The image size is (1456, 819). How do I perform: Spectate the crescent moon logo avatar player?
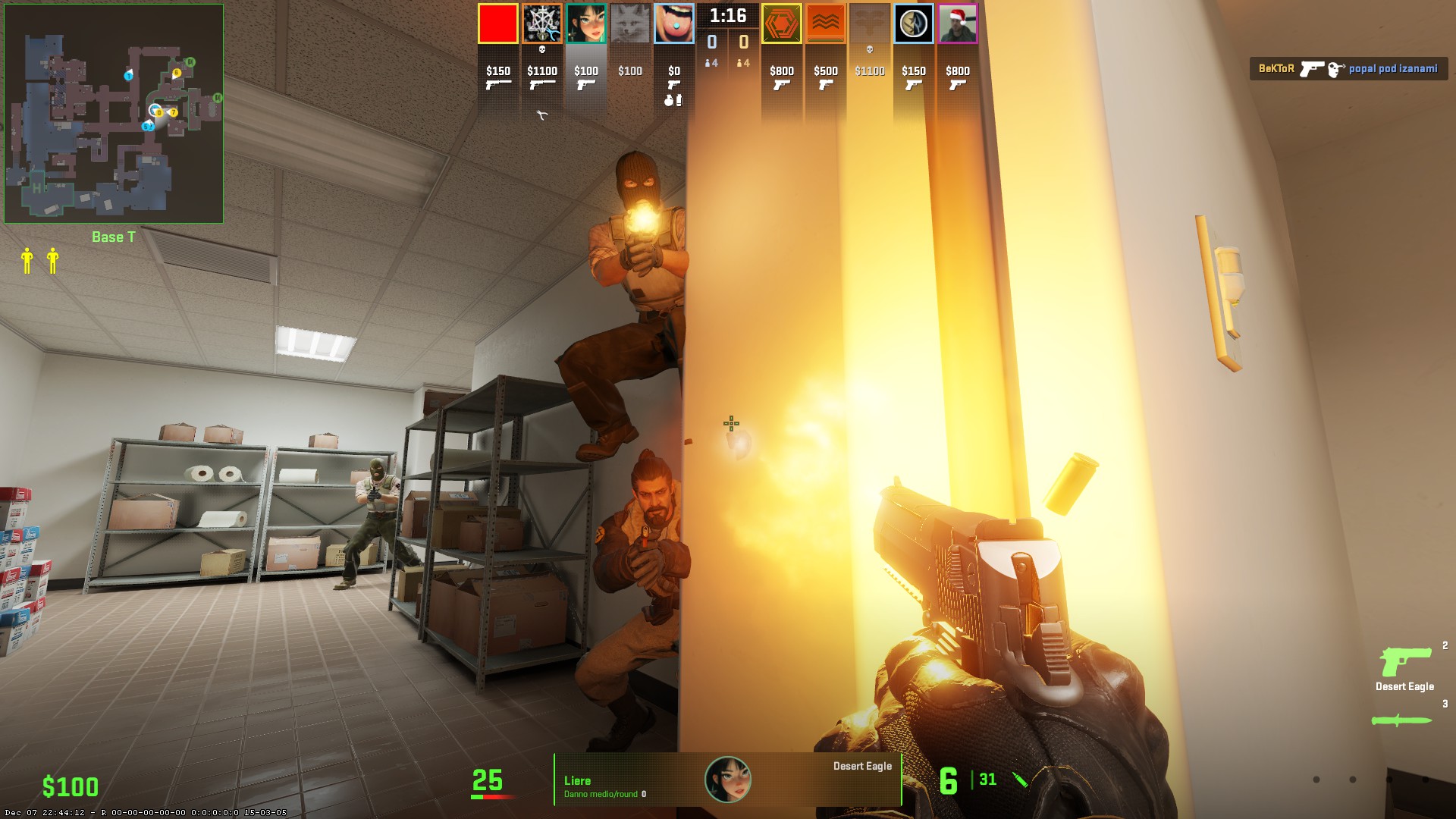coord(913,24)
